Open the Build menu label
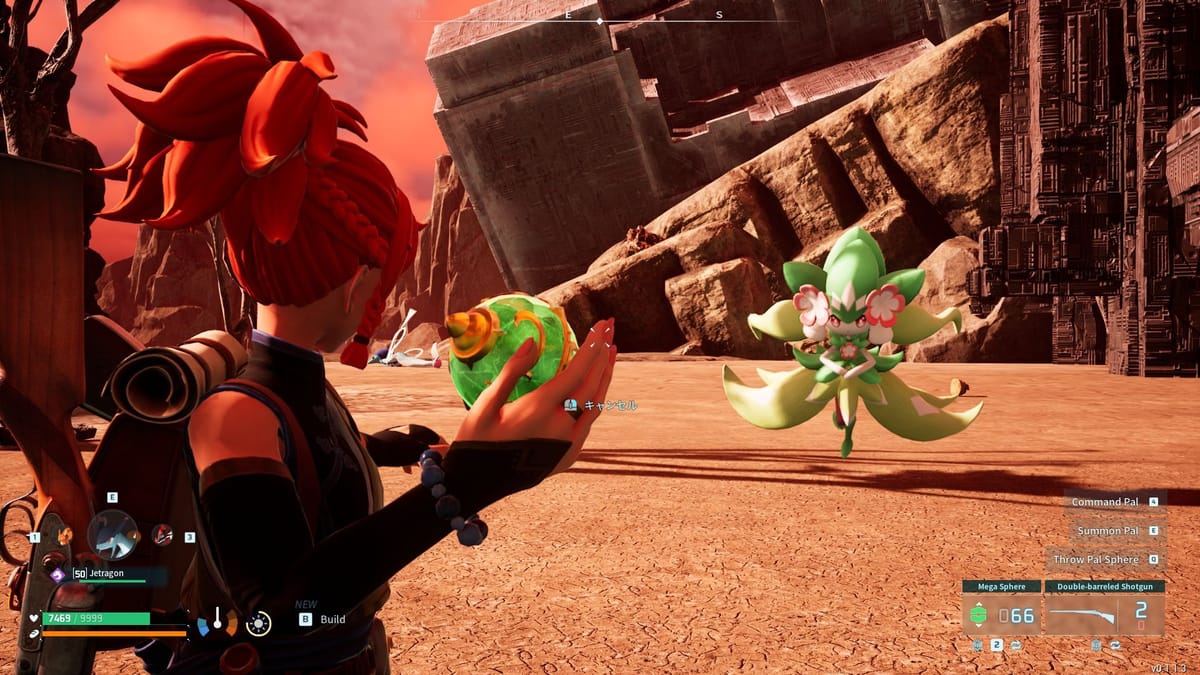The image size is (1200, 675). [332, 619]
